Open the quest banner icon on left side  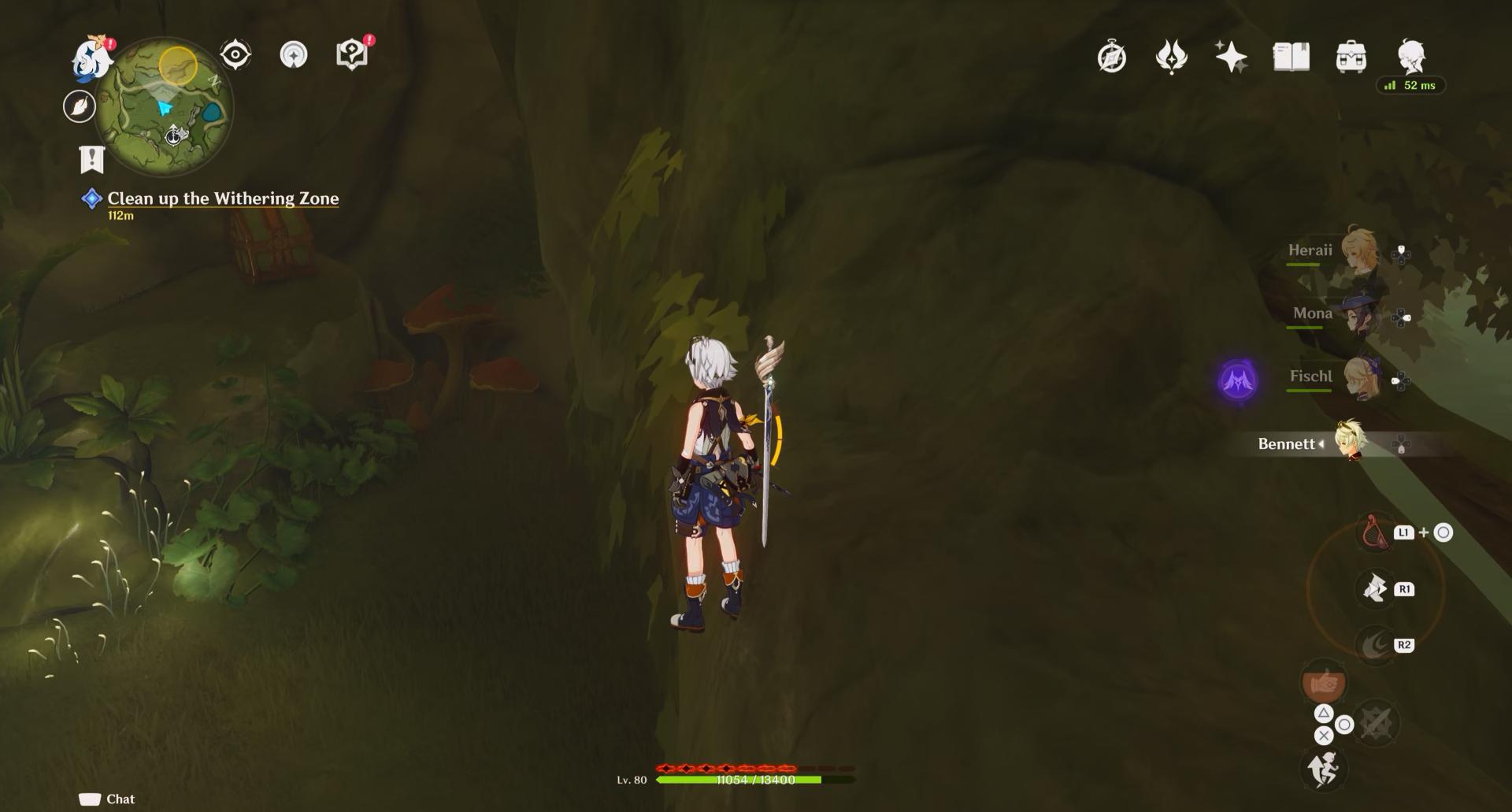(92, 158)
